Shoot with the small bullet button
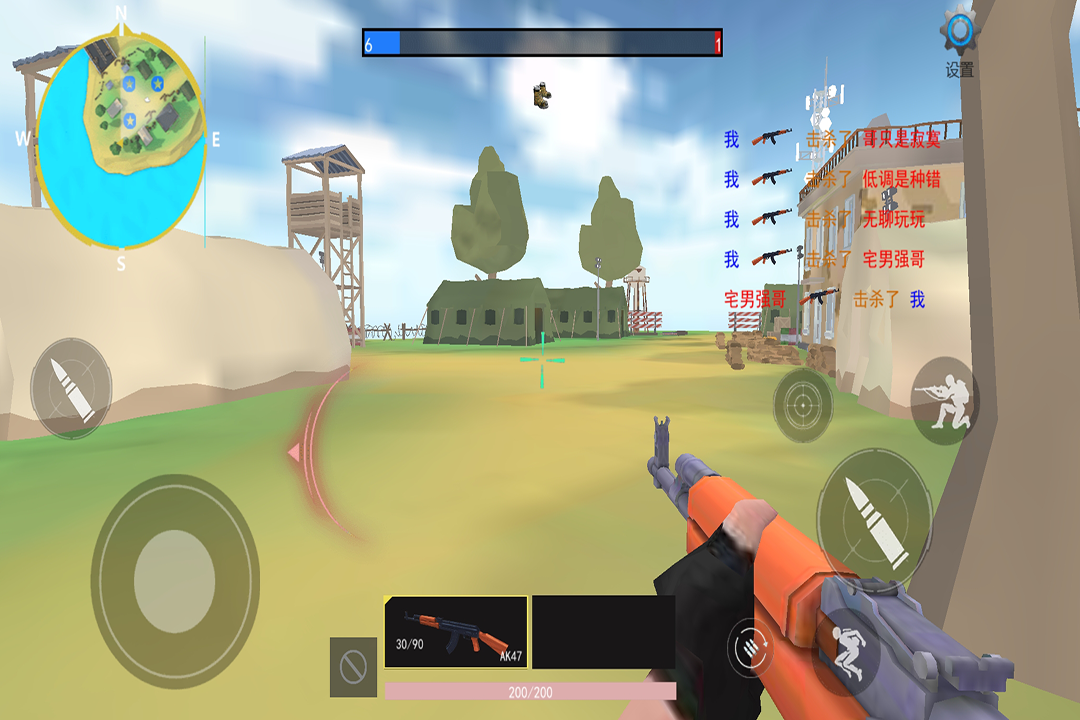 (x=71, y=387)
